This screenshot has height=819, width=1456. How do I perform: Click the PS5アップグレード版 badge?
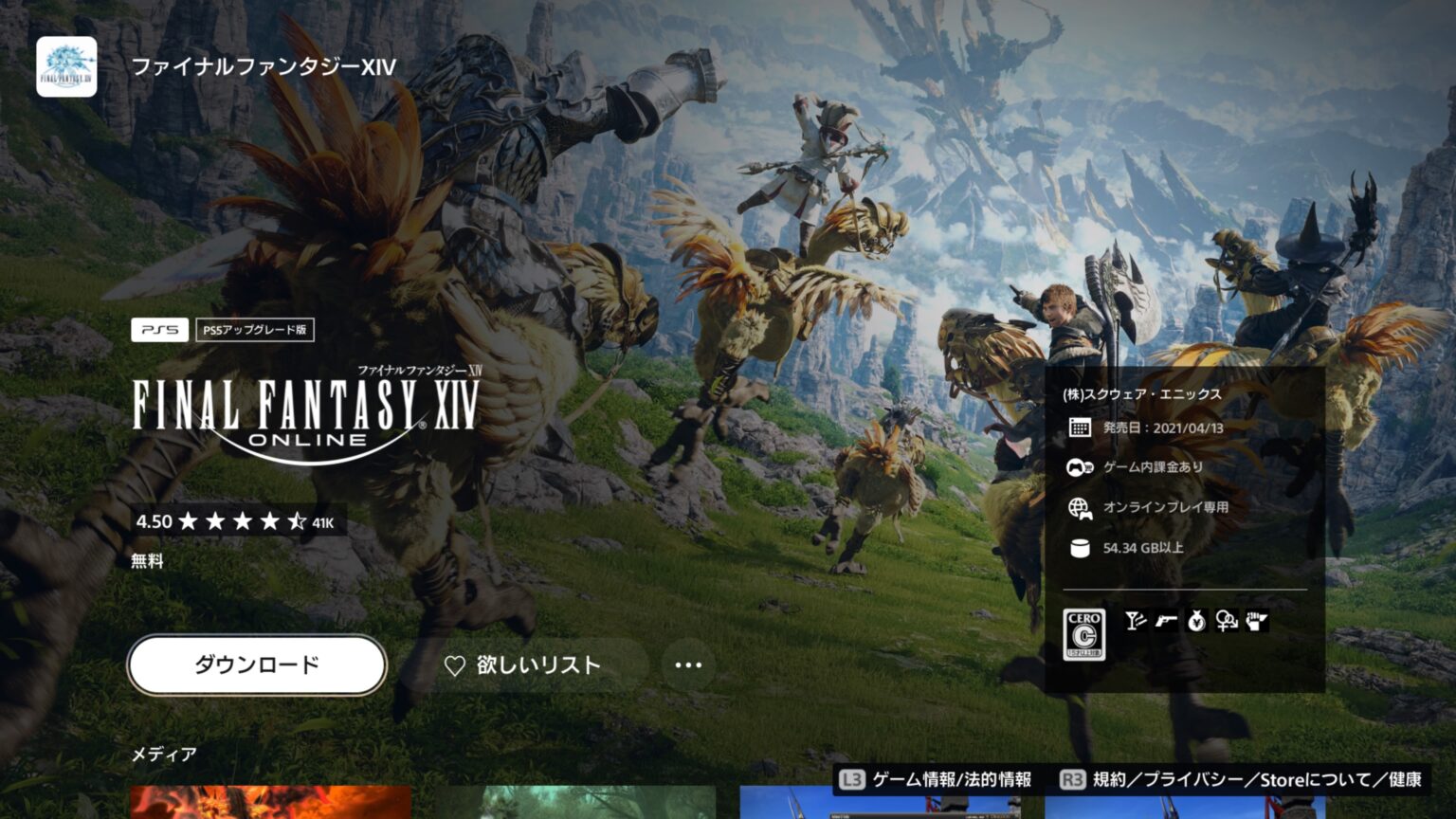pyautogui.click(x=258, y=331)
